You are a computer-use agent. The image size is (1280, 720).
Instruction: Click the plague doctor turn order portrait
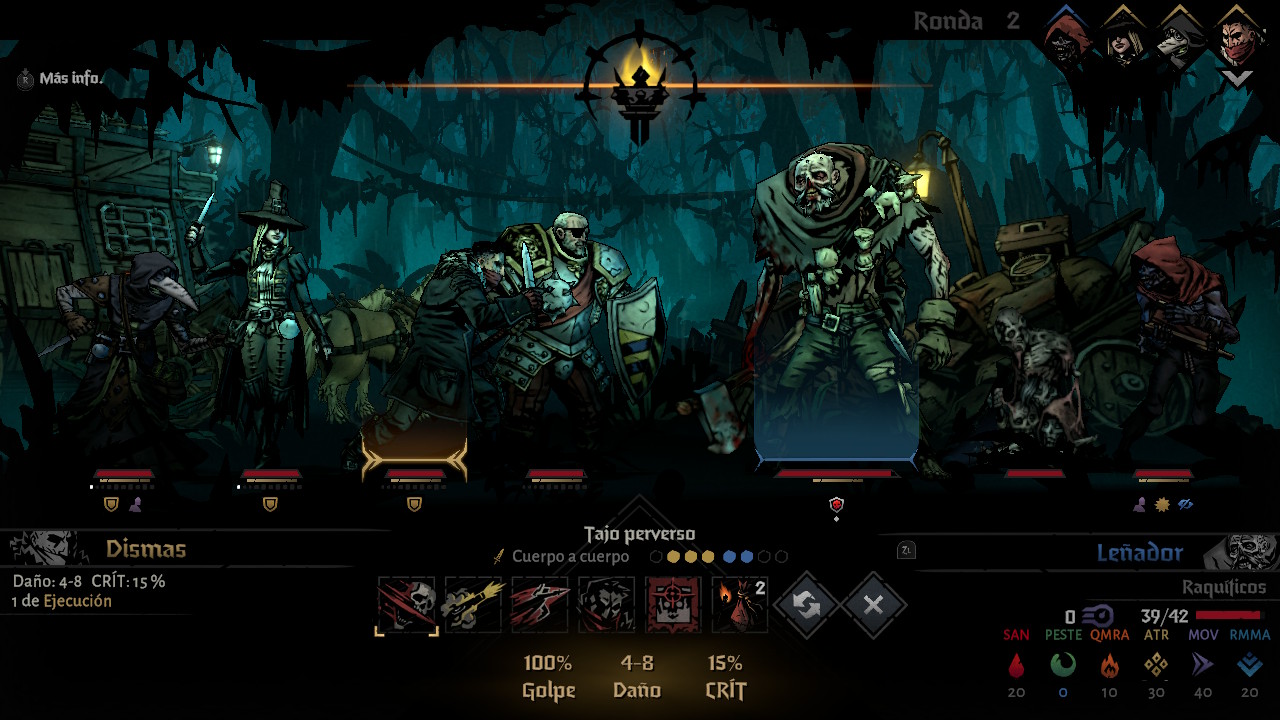point(1180,38)
